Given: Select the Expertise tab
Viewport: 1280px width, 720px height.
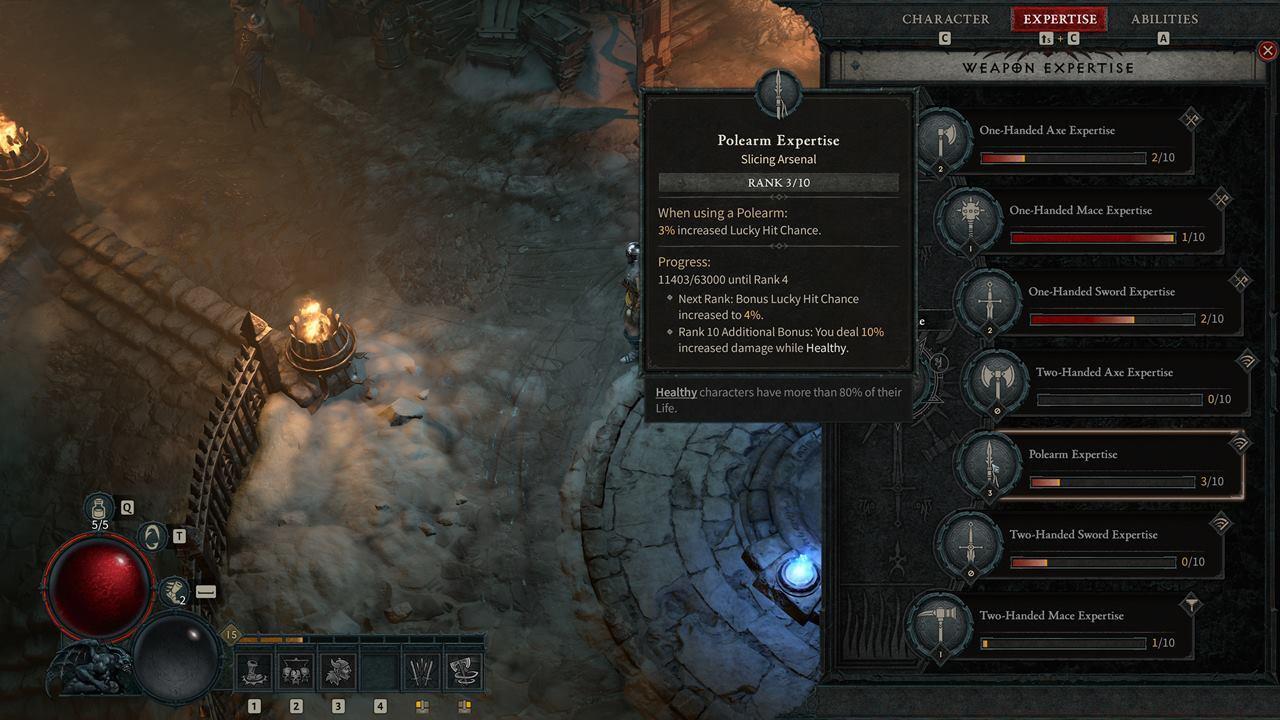Looking at the screenshot, I should [x=1059, y=19].
